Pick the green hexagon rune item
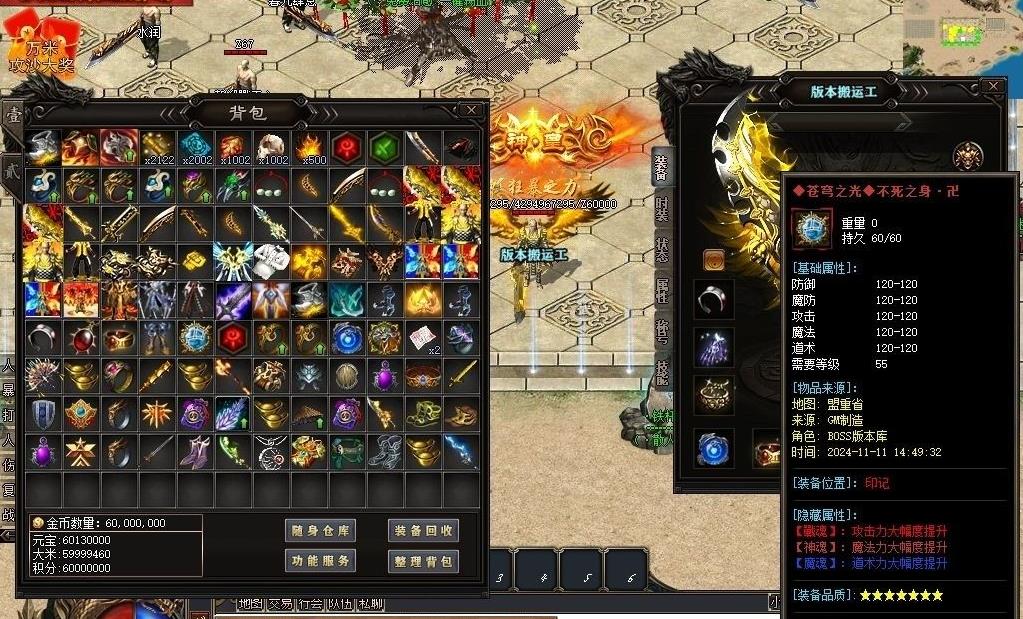 [385, 148]
